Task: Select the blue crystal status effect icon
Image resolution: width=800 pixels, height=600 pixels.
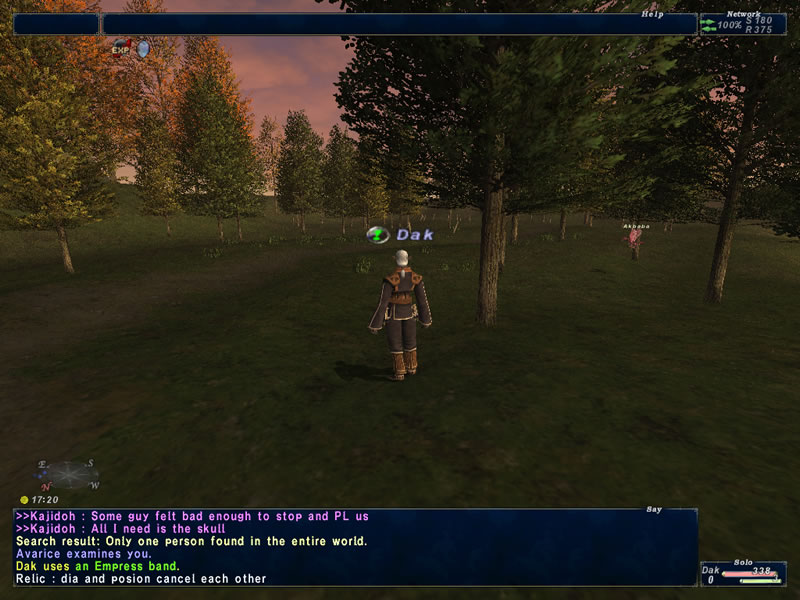Action: coord(143,47)
